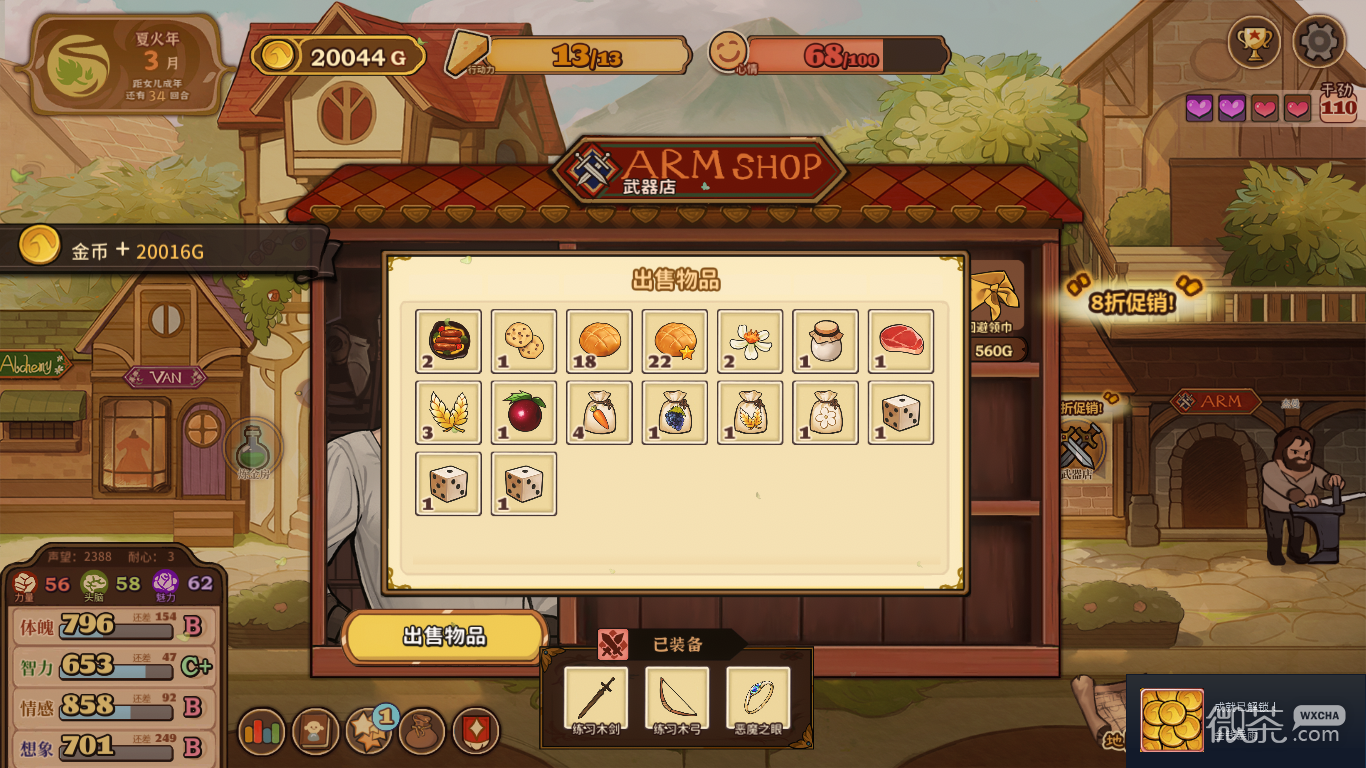Image resolution: width=1366 pixels, height=768 pixels.
Task: Pick the carrot seed bag slot
Action: point(599,412)
